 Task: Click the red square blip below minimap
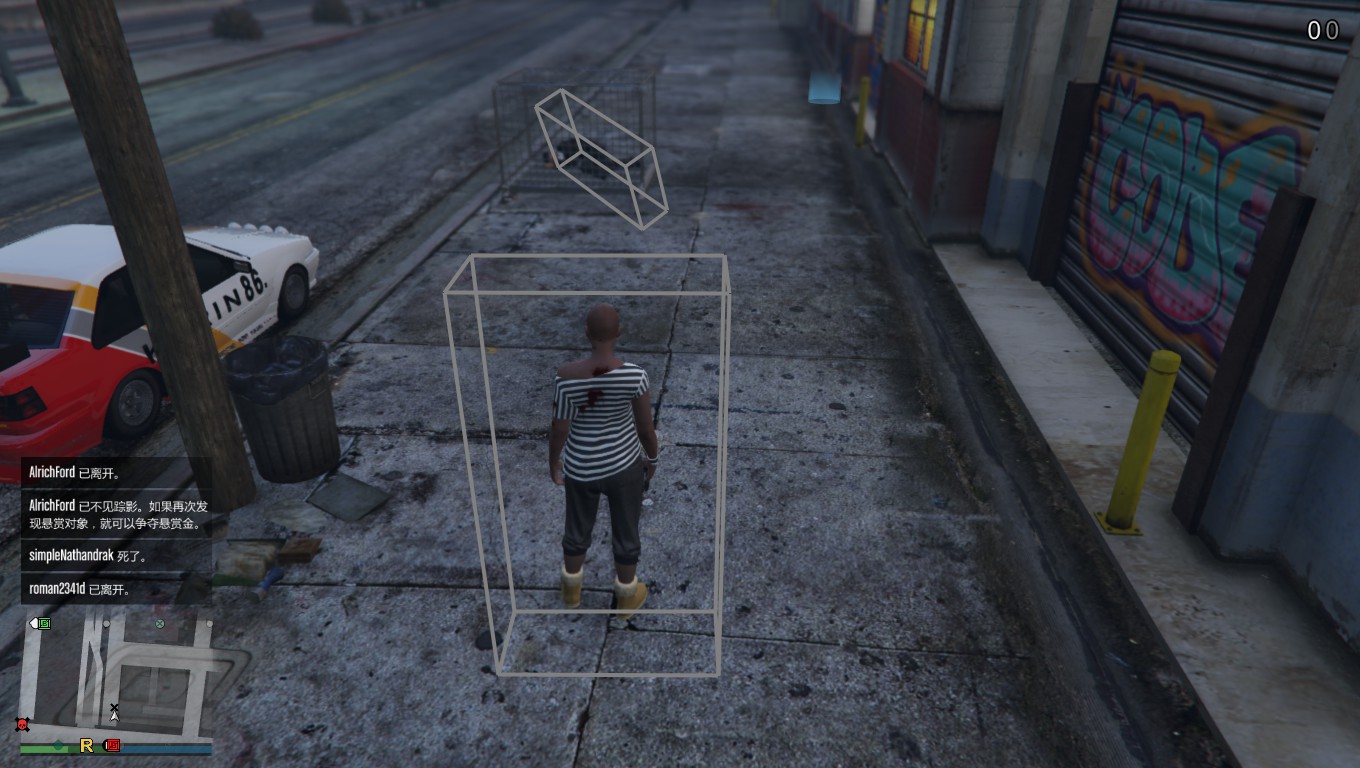(112, 745)
